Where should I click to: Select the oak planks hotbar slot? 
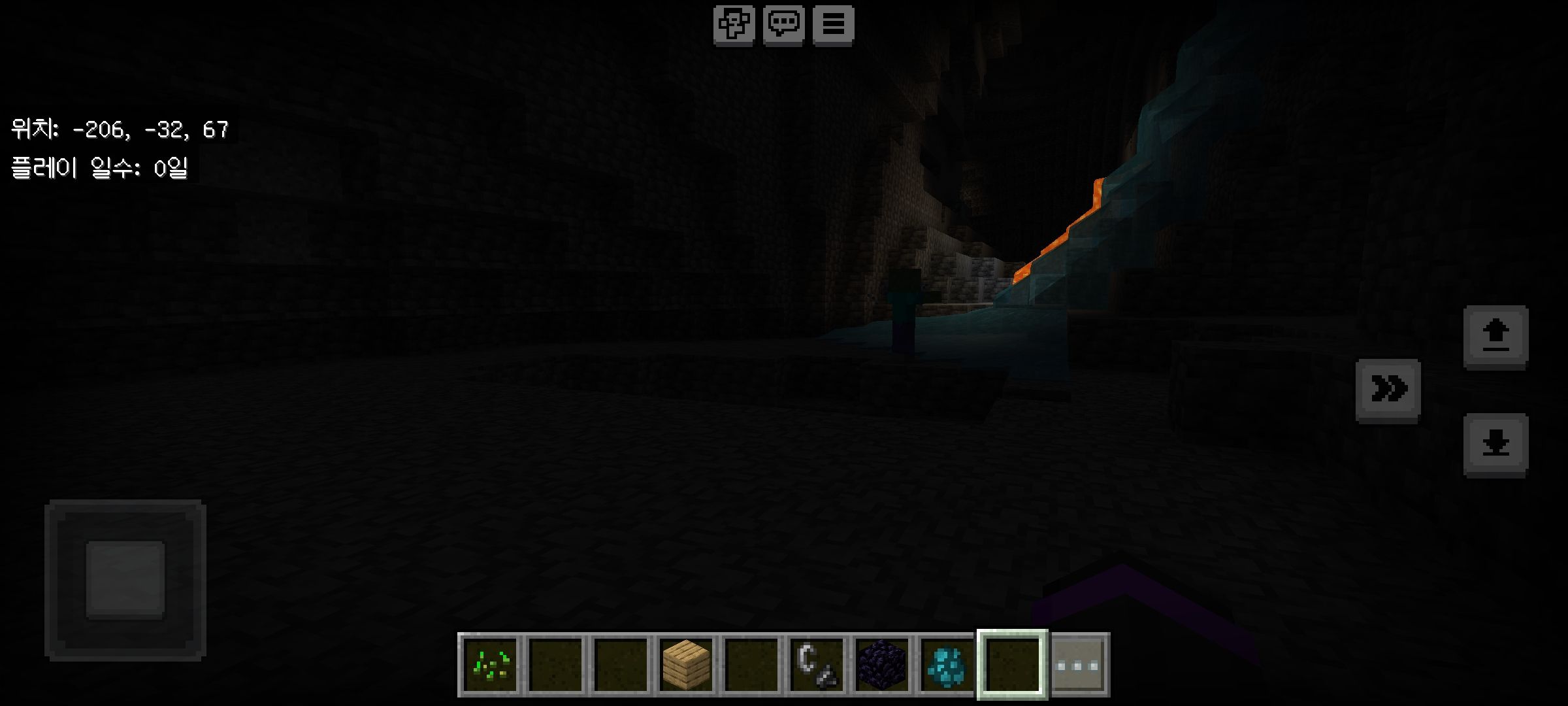coord(686,665)
